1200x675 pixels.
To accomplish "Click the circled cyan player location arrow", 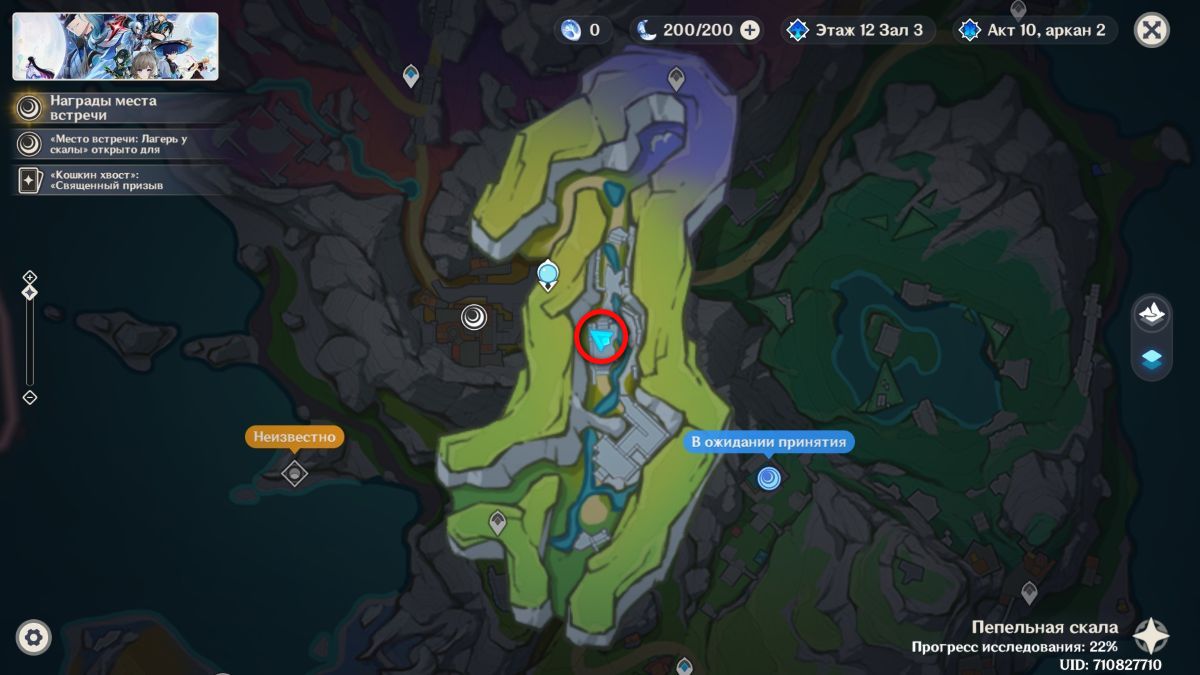I will (x=602, y=342).
